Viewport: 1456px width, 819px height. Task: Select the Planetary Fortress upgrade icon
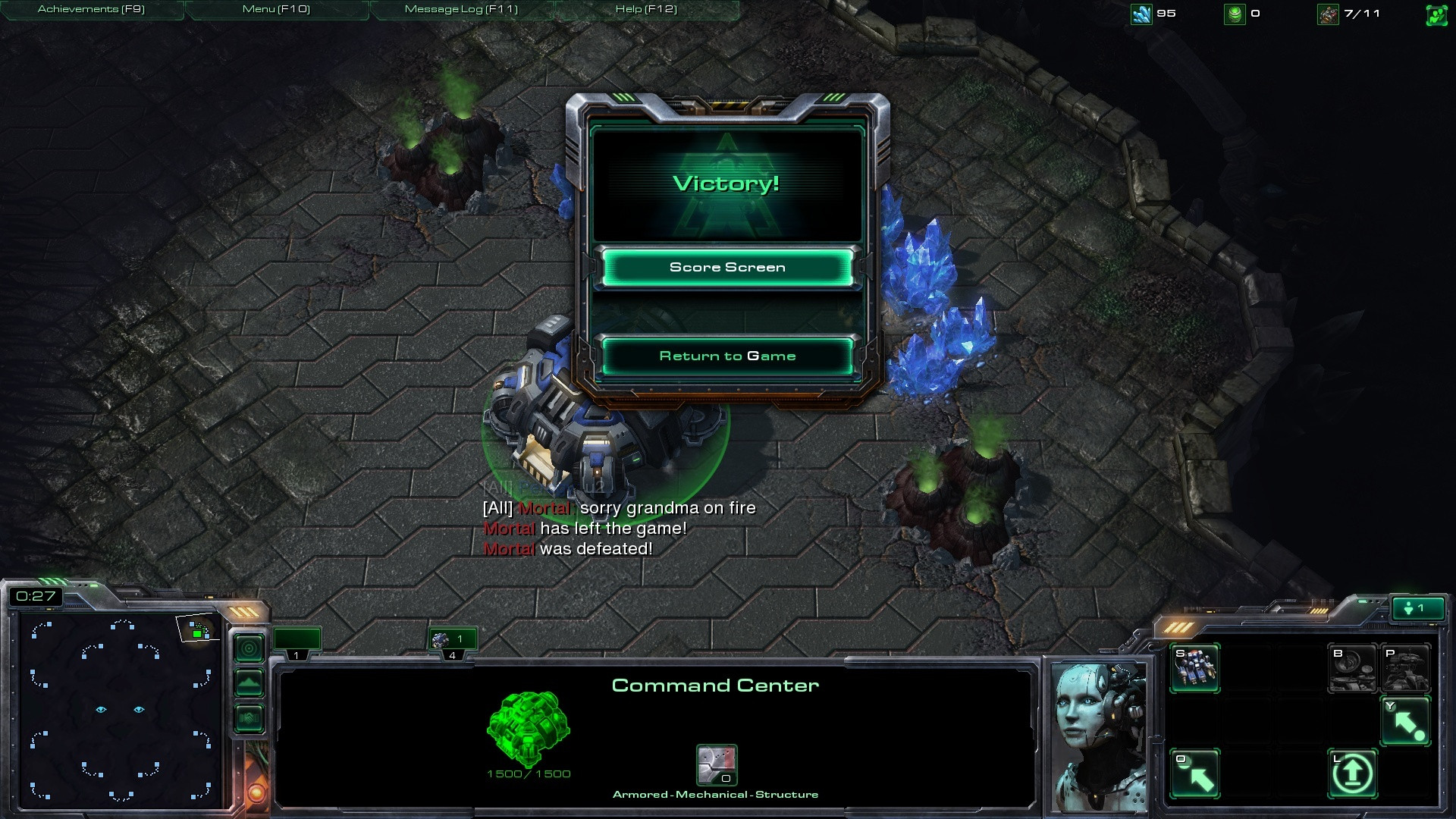point(1406,668)
